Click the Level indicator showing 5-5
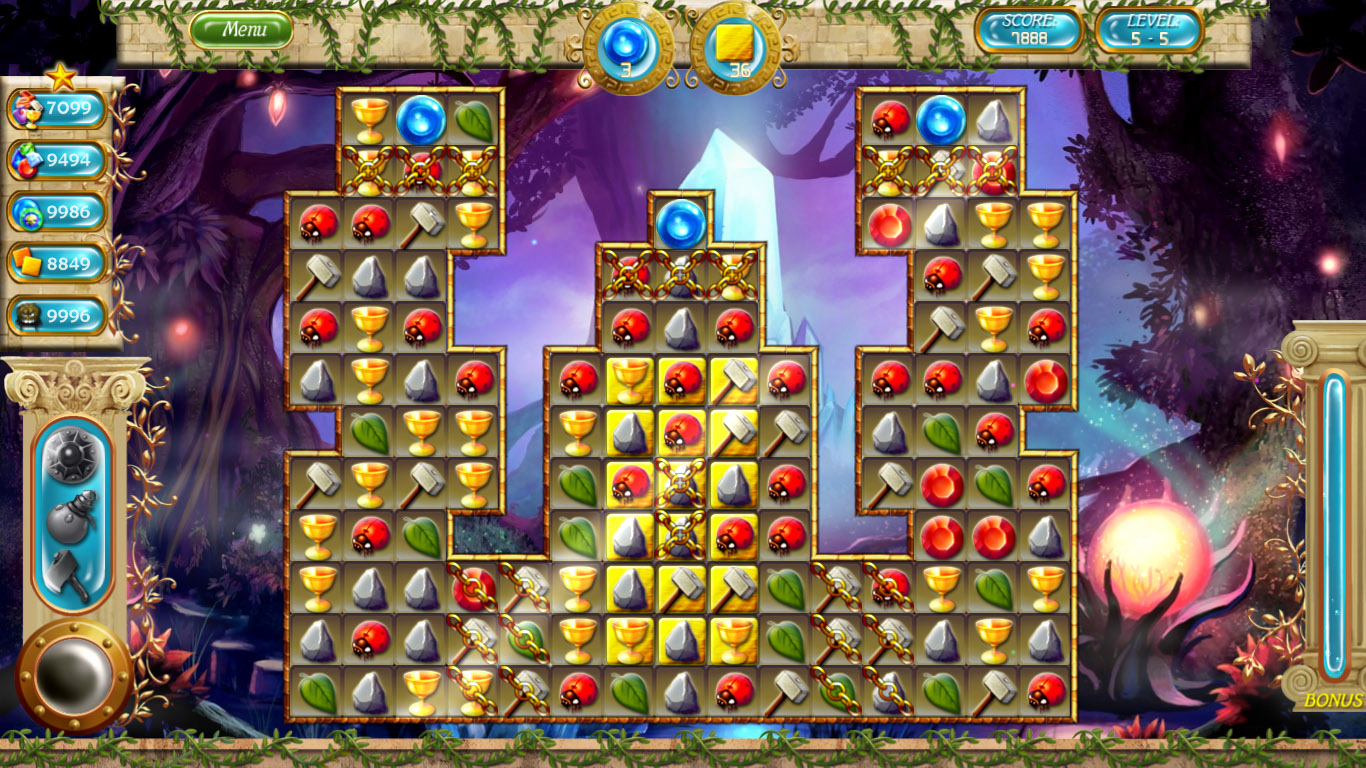This screenshot has height=768, width=1366. click(1150, 31)
